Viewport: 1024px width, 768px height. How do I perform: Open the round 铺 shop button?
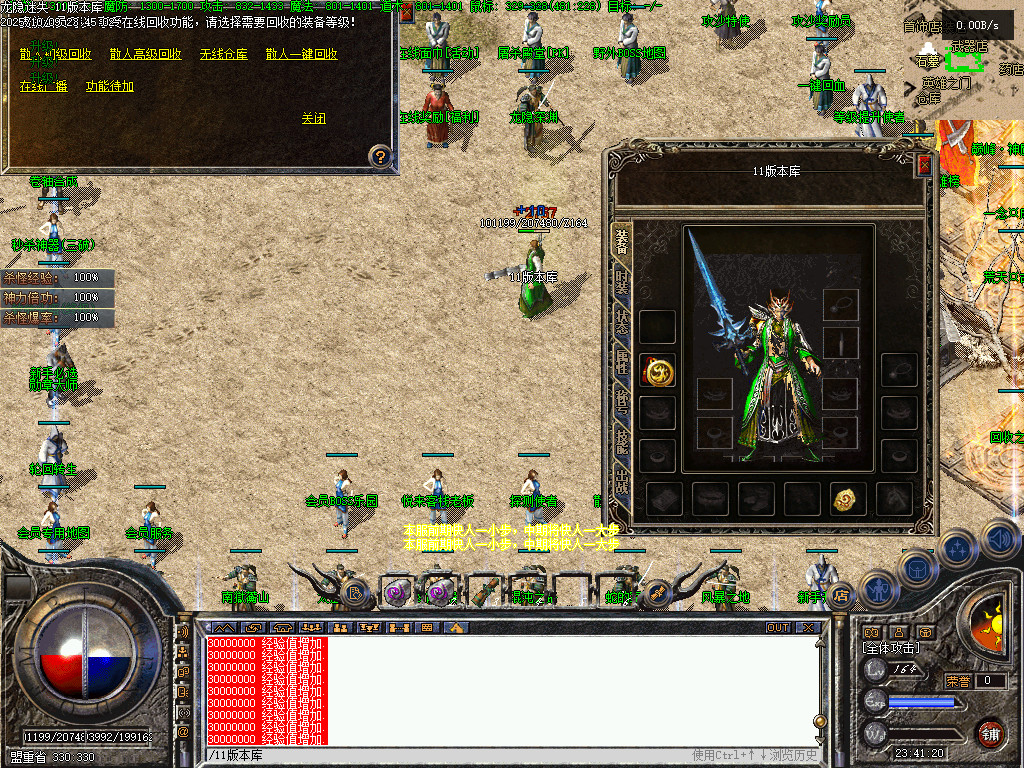[x=989, y=733]
